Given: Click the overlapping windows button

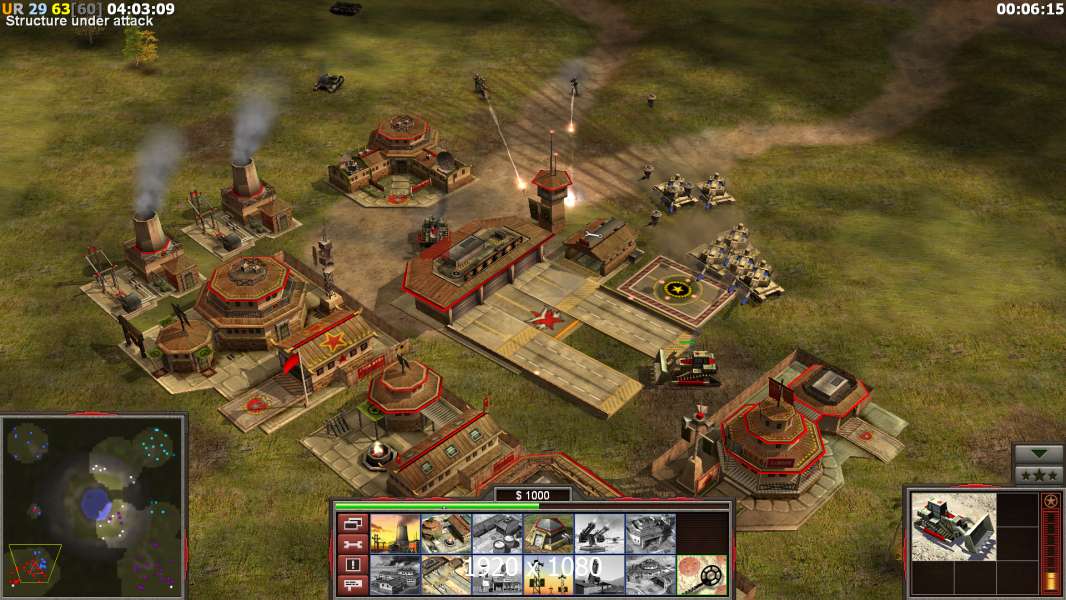Looking at the screenshot, I should [352, 523].
